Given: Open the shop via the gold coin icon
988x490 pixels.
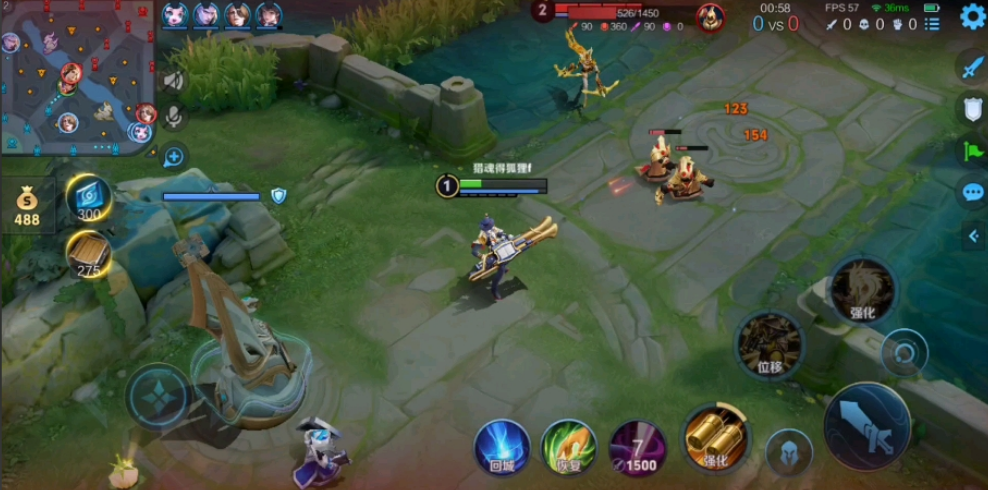Looking at the screenshot, I should click(x=27, y=205).
